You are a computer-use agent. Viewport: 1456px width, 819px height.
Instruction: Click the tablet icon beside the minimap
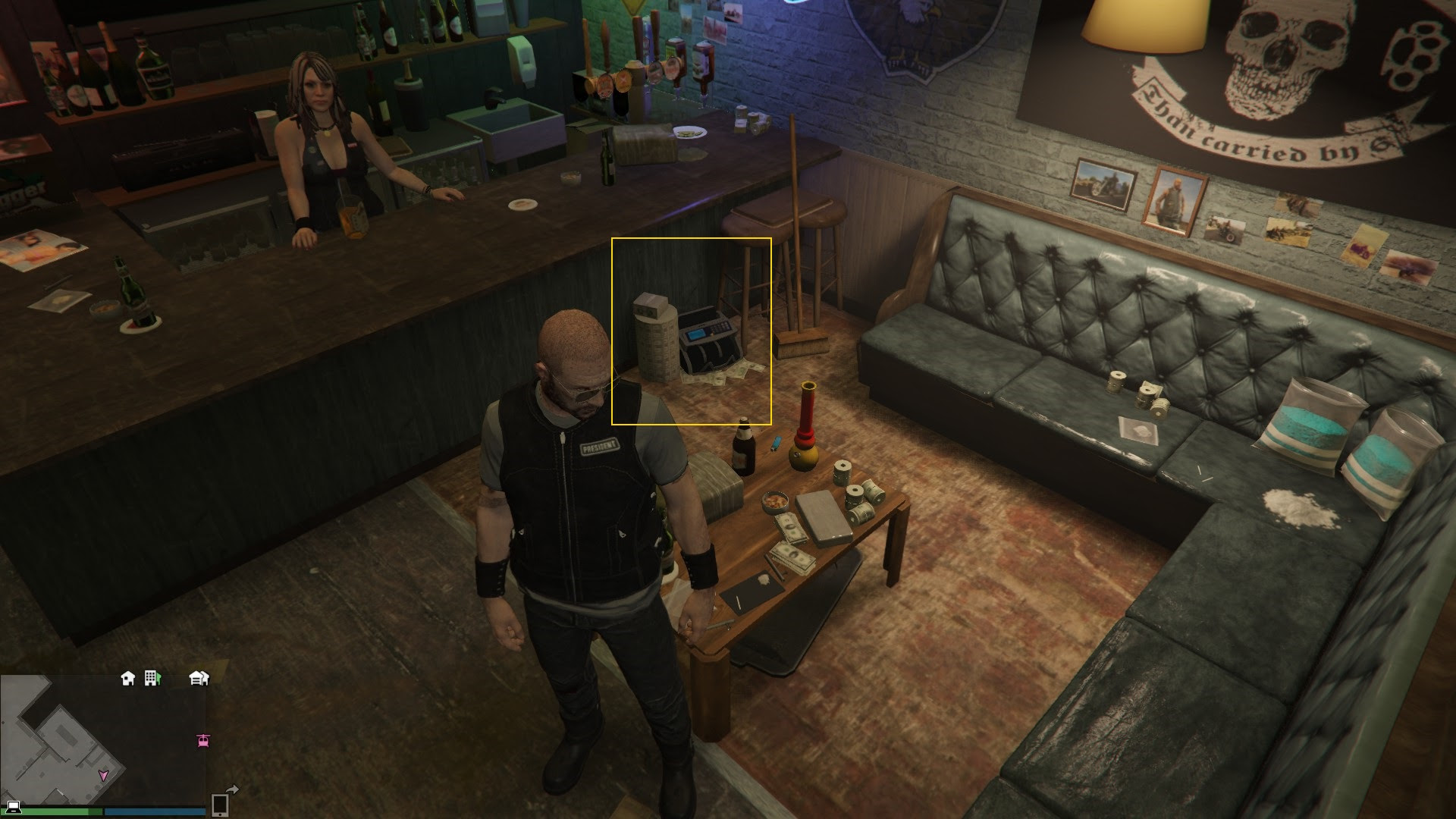pyautogui.click(x=220, y=804)
